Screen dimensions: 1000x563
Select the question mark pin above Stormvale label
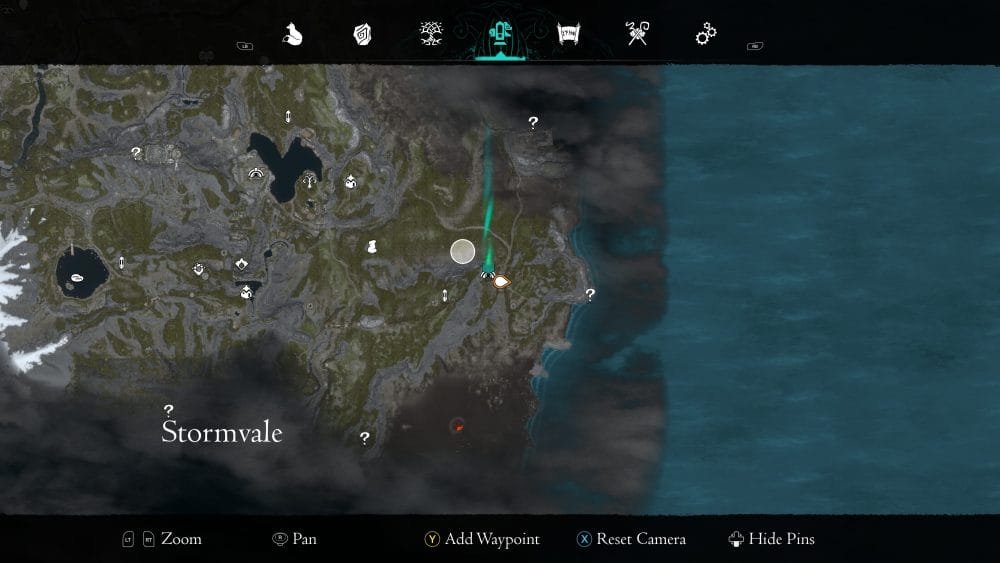pos(169,410)
